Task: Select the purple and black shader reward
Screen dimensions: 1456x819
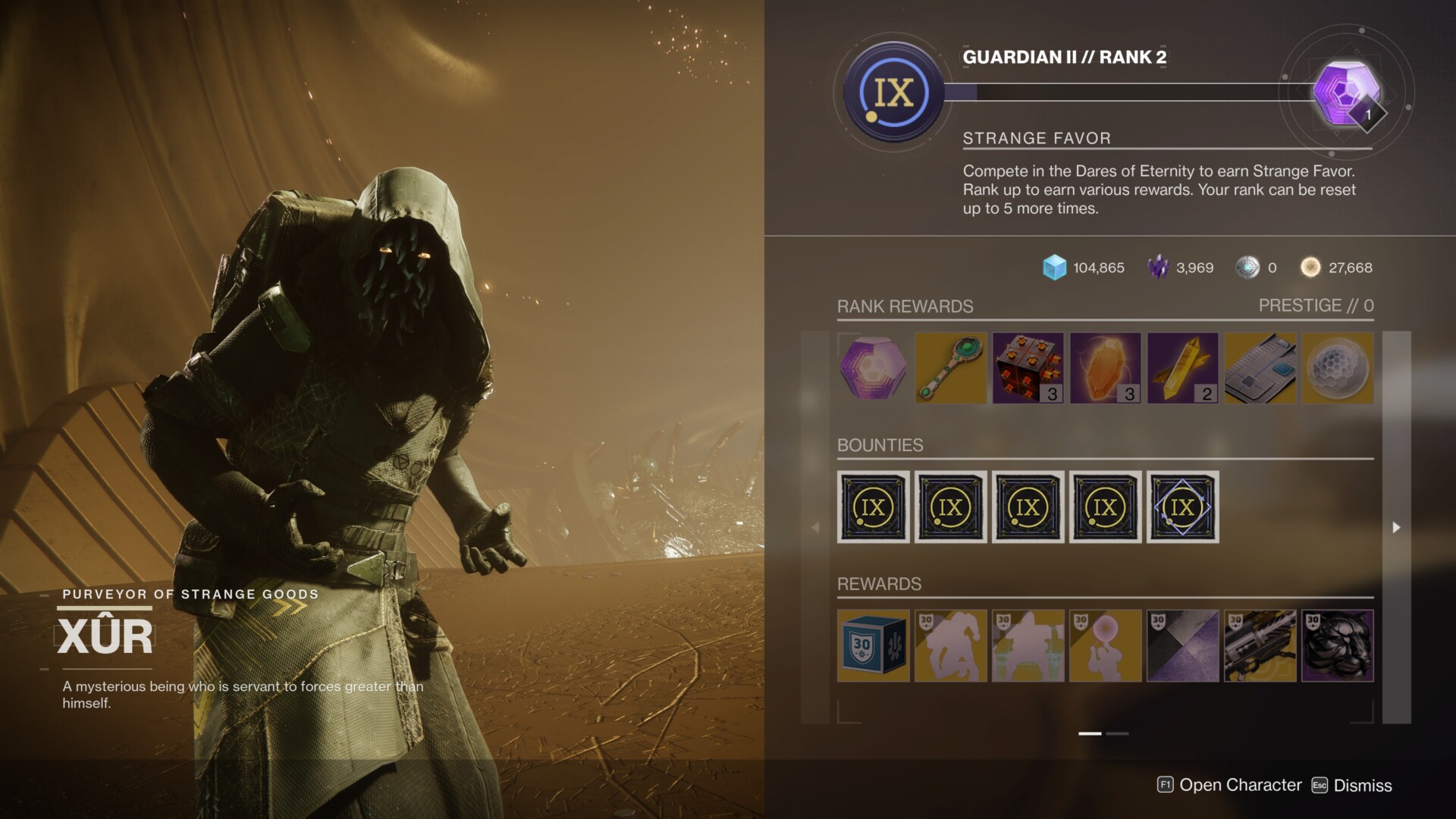Action: [1183, 646]
